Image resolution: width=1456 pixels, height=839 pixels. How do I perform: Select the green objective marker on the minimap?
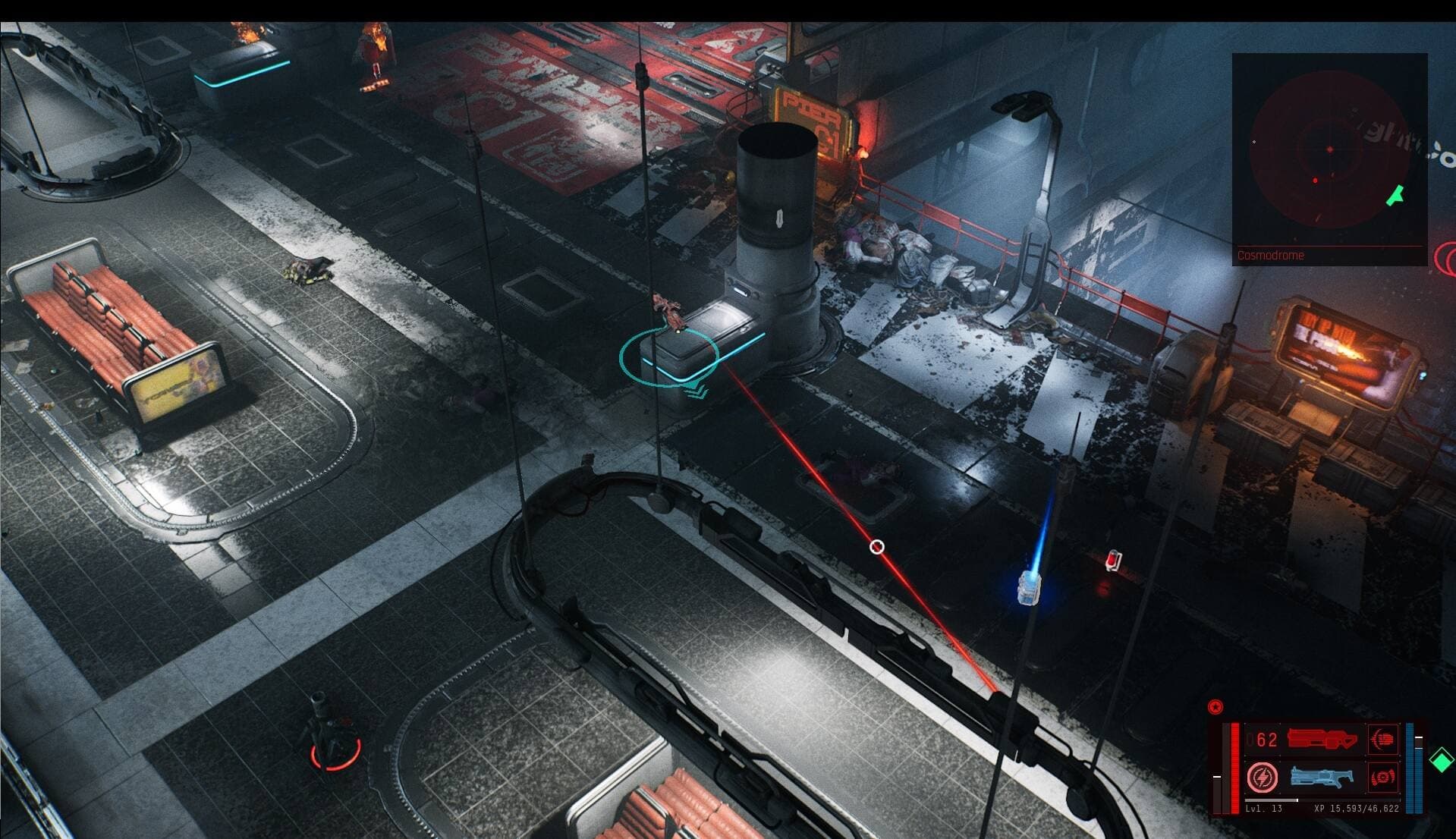[1395, 196]
